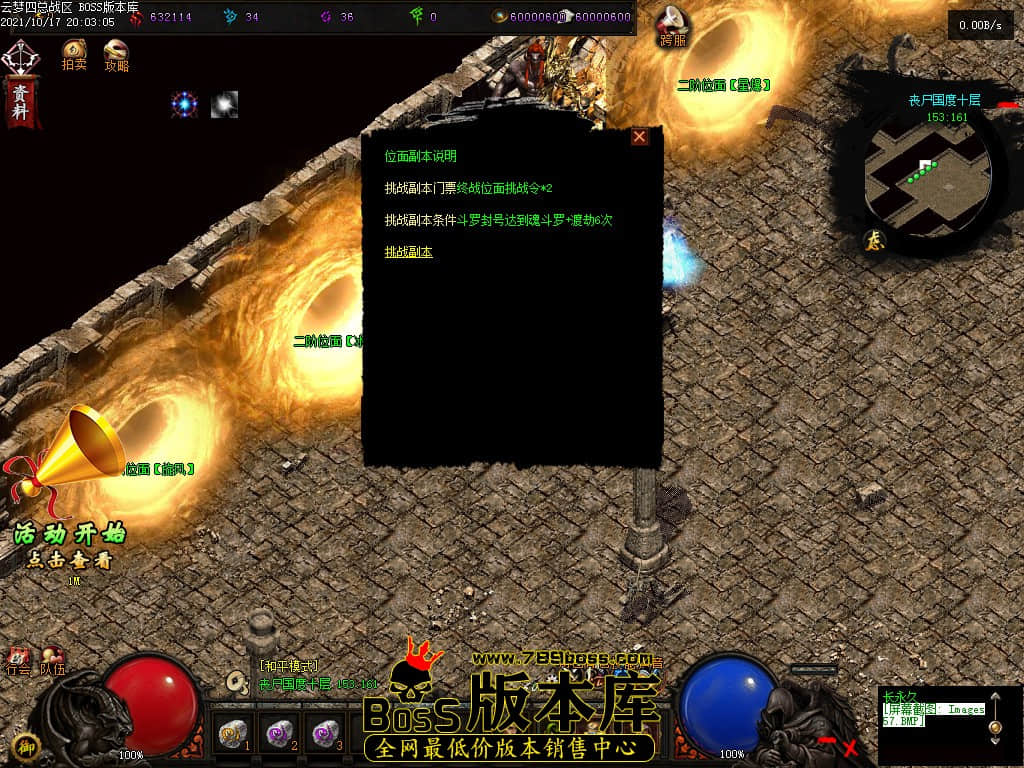Open the 跨服 cross-server icon

(673, 24)
